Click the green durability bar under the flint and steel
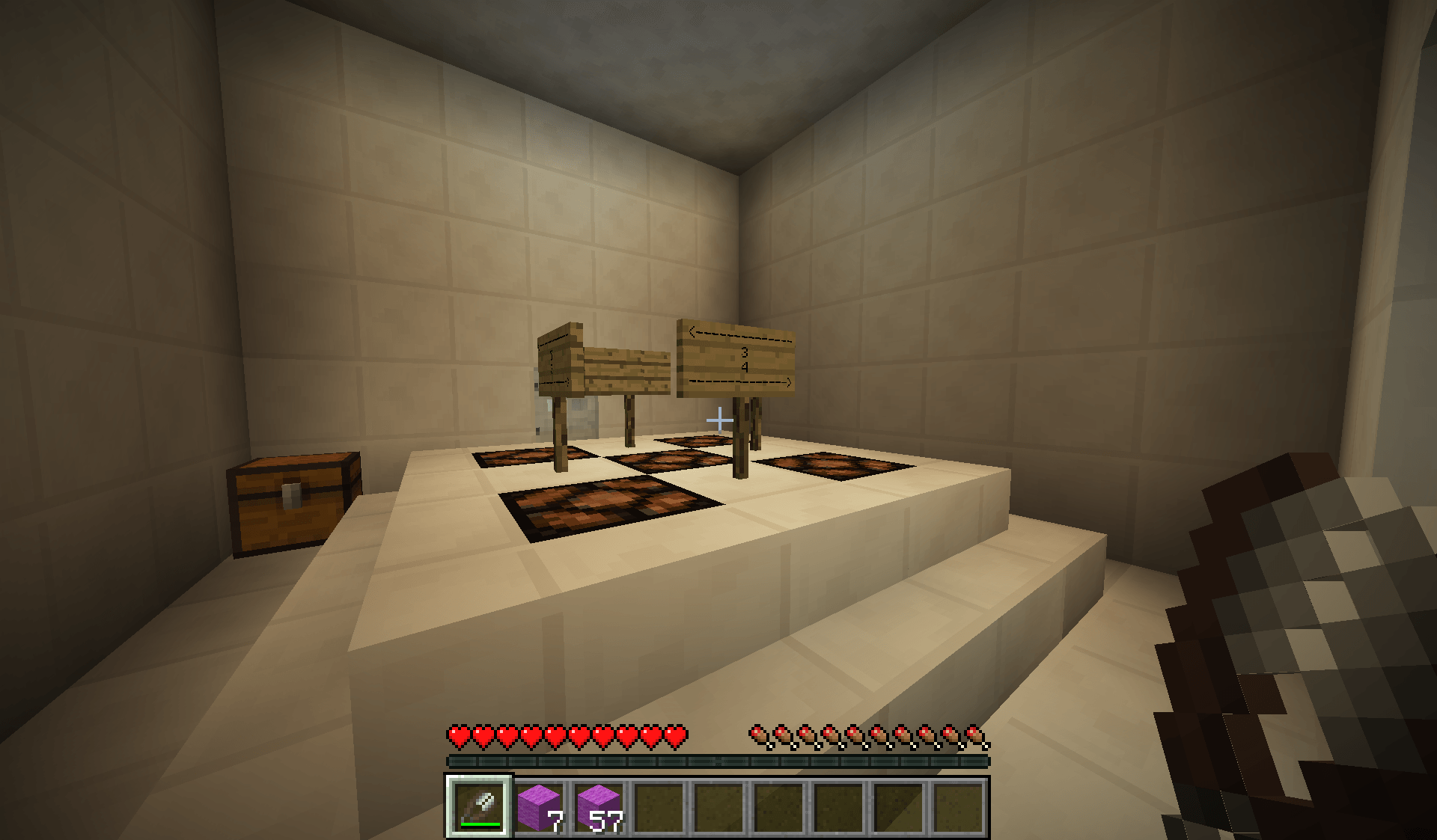 click(479, 825)
